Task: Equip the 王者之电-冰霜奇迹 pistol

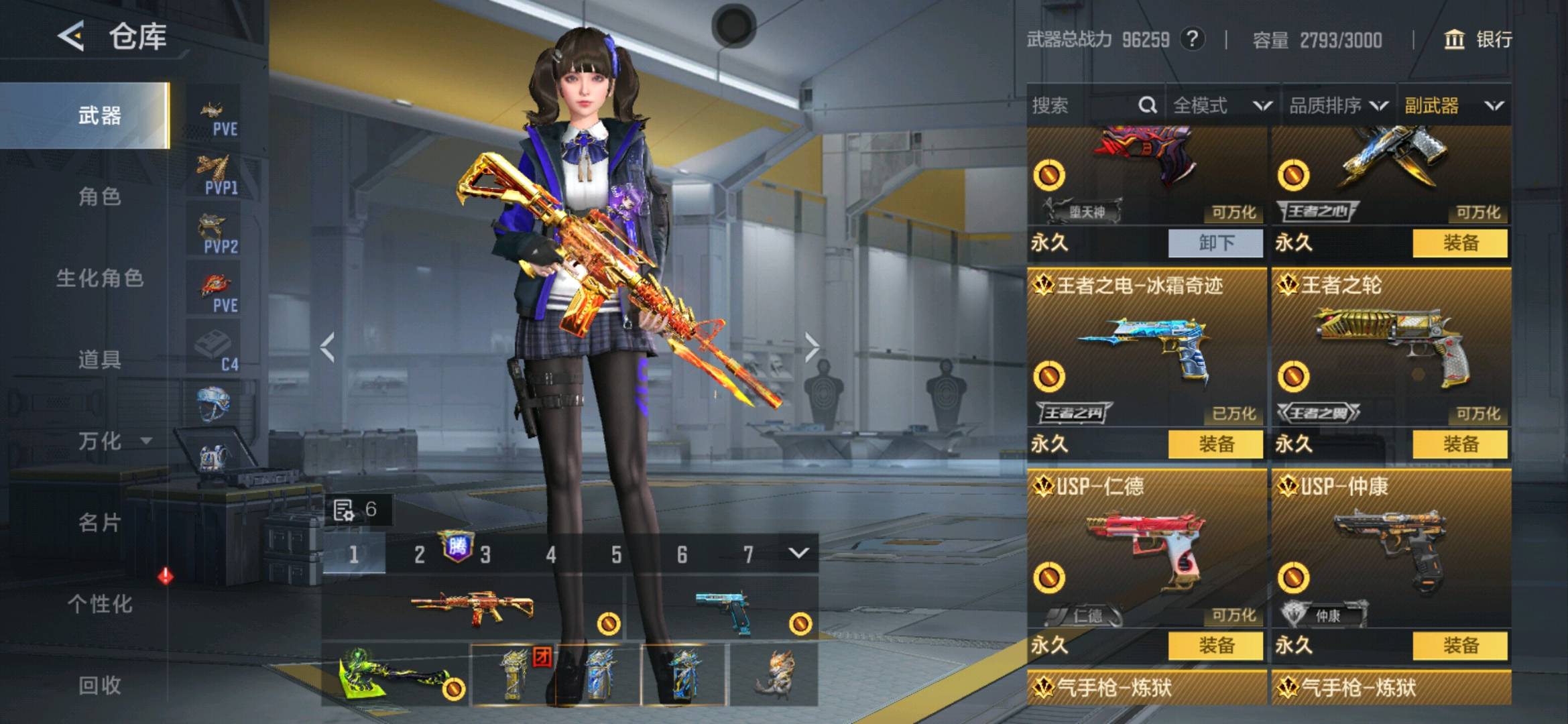Action: [1215, 444]
